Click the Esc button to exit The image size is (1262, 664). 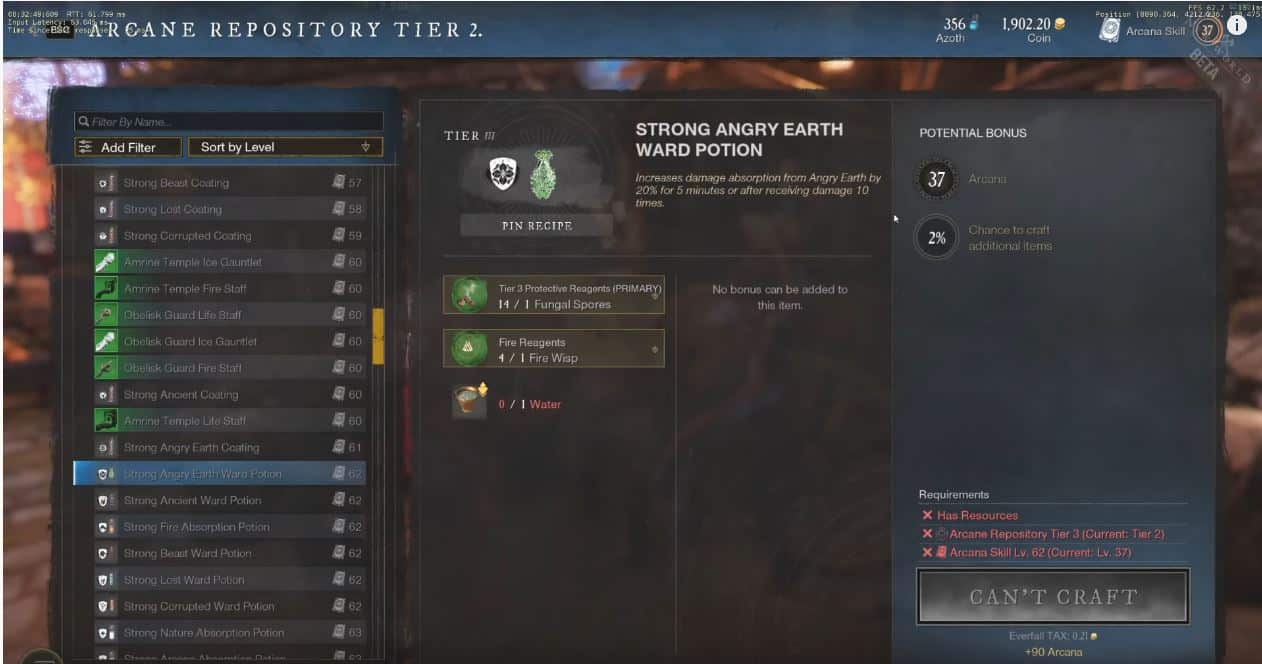click(59, 31)
